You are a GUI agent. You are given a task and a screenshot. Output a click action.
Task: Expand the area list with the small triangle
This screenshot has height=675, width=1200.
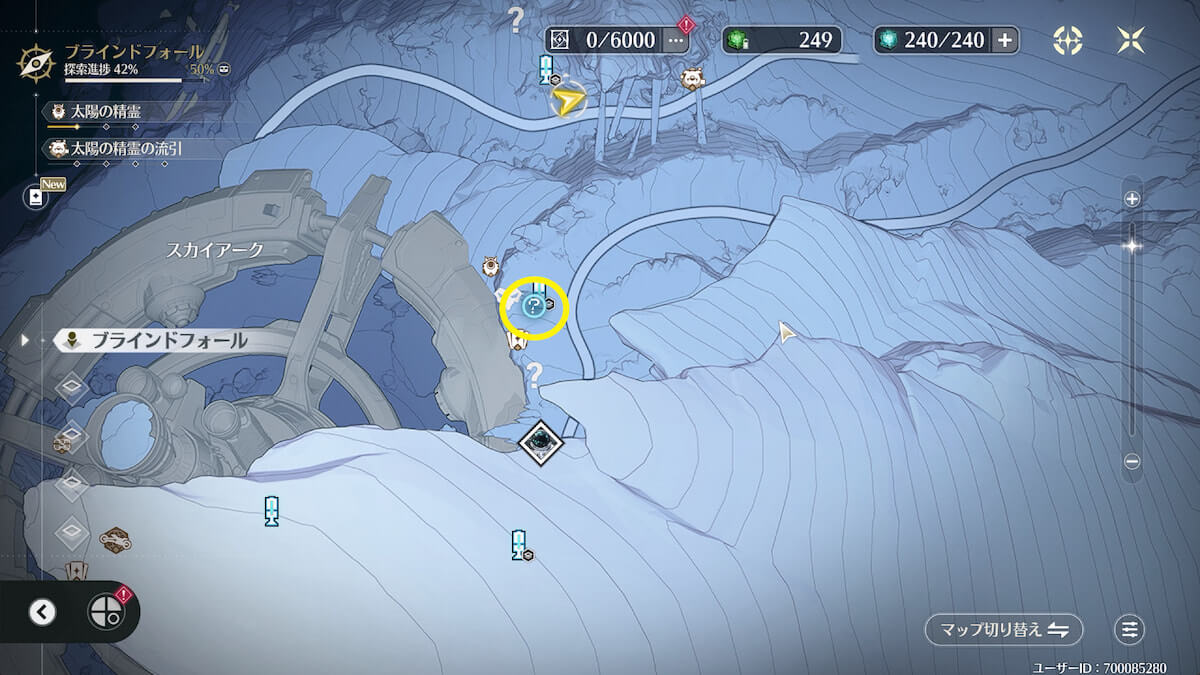pyautogui.click(x=26, y=340)
